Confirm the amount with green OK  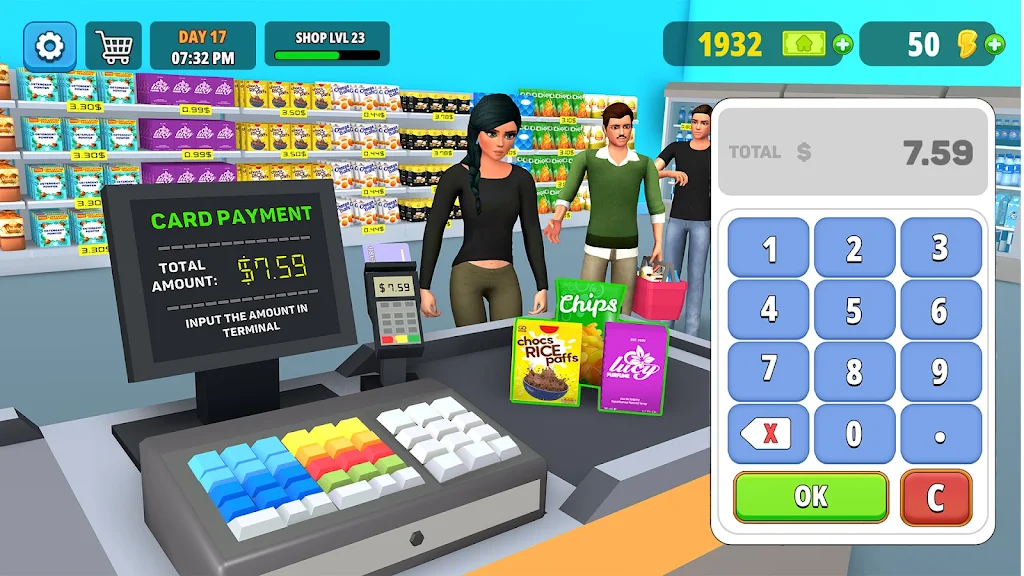coord(810,497)
